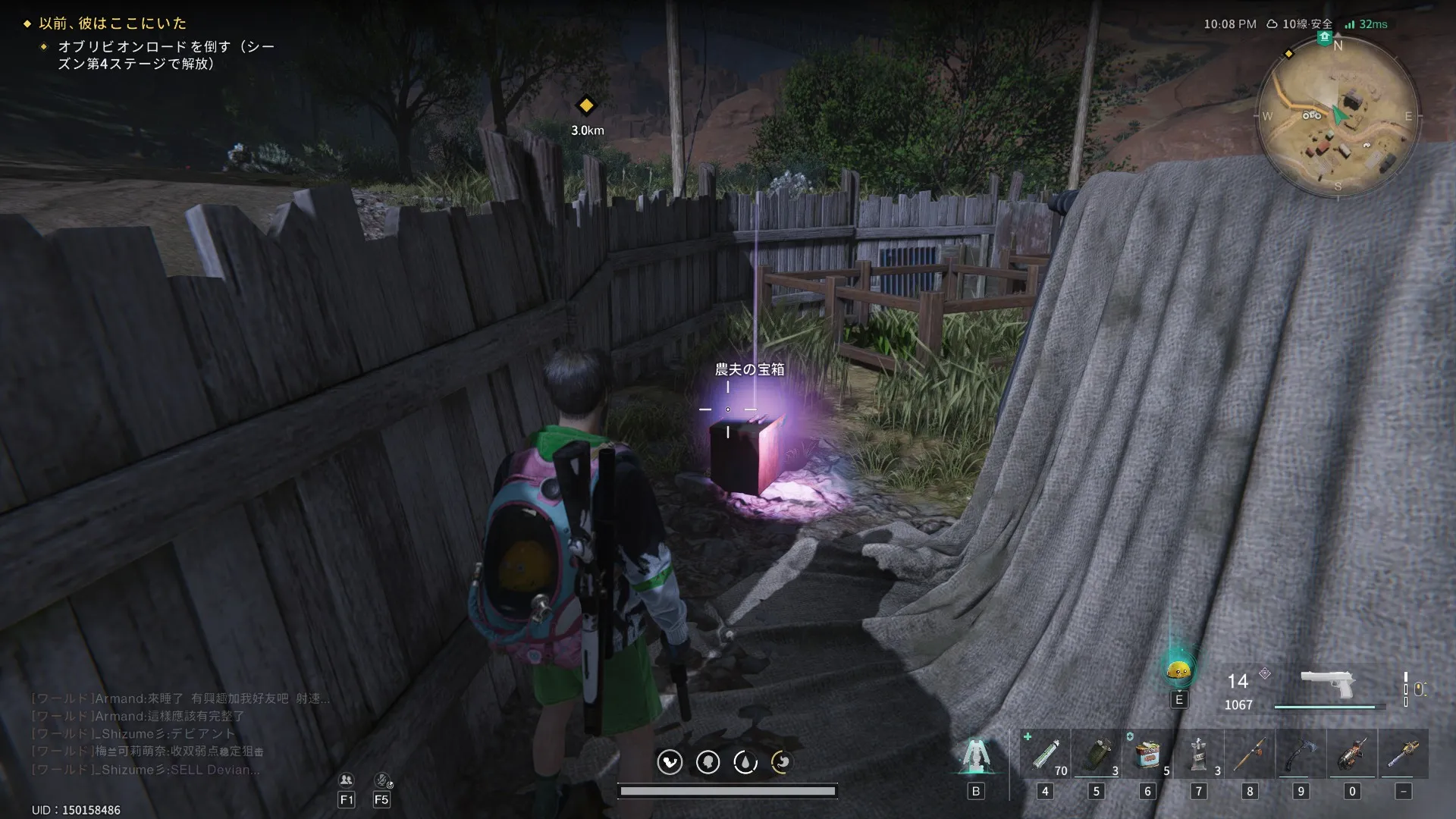Select the quest tracker 以前、彼はここにいた

pyautogui.click(x=113, y=24)
